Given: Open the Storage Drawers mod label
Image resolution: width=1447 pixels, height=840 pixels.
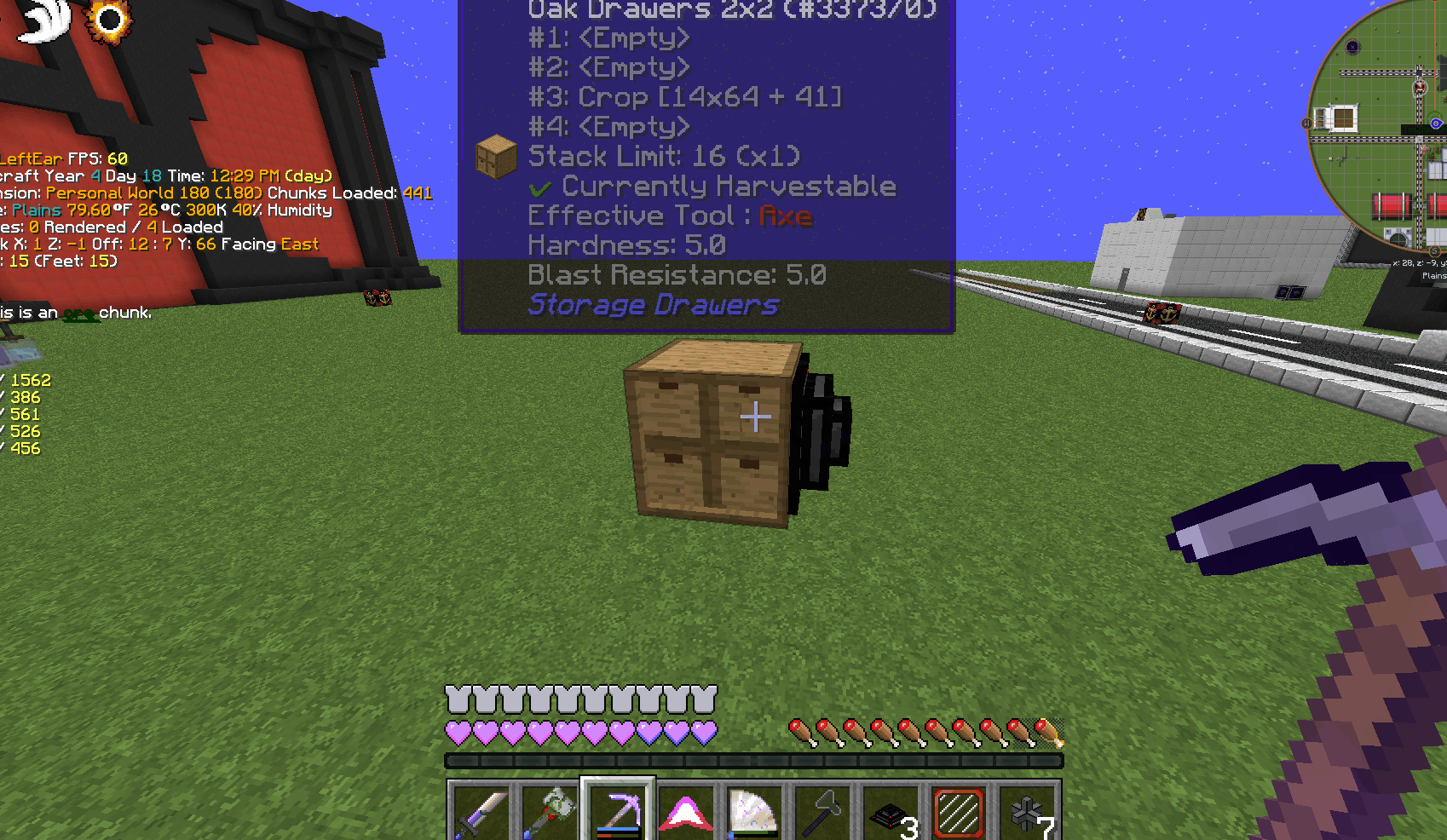Looking at the screenshot, I should (653, 304).
